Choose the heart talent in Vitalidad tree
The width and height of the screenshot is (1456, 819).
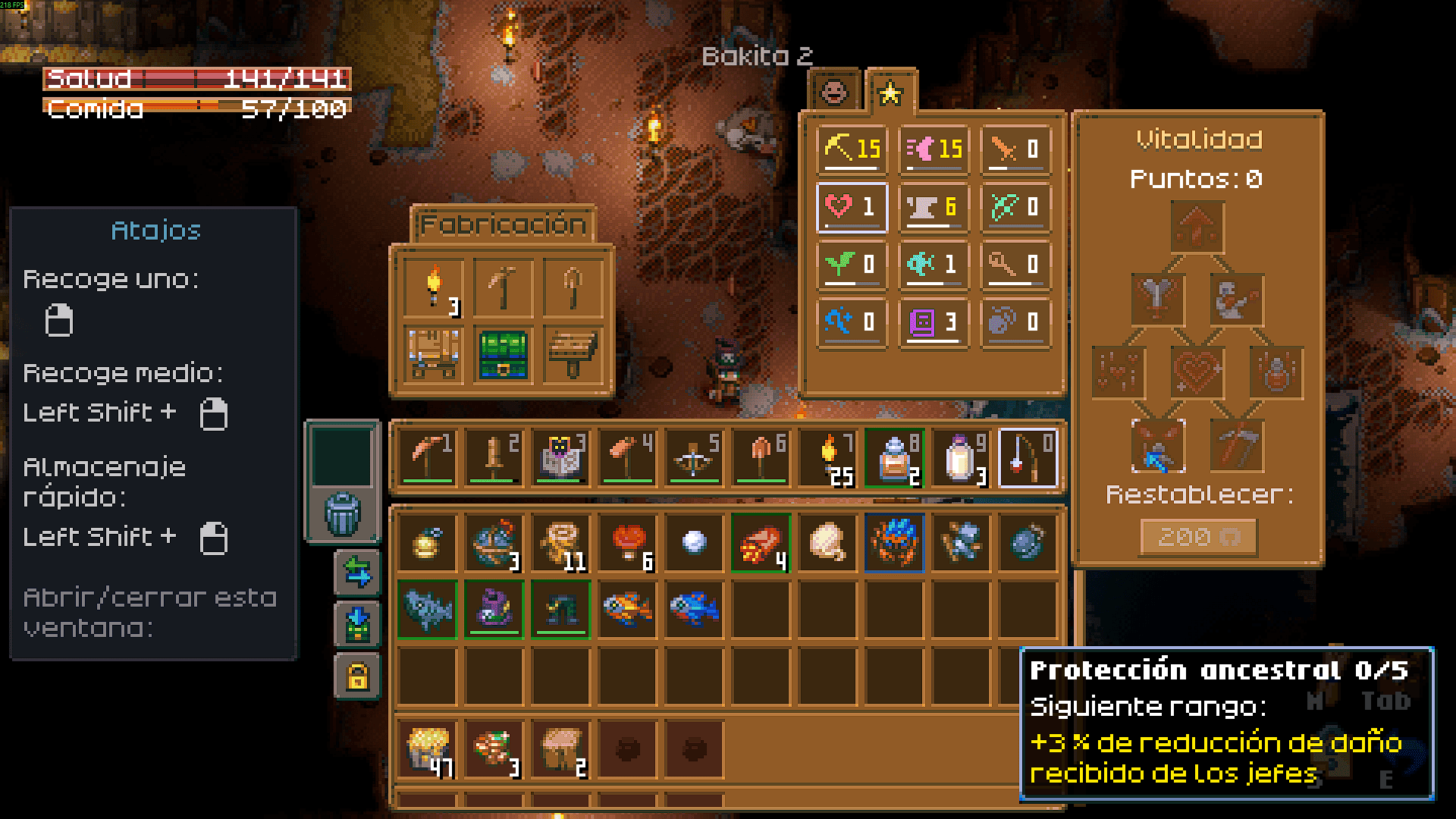click(x=1197, y=372)
